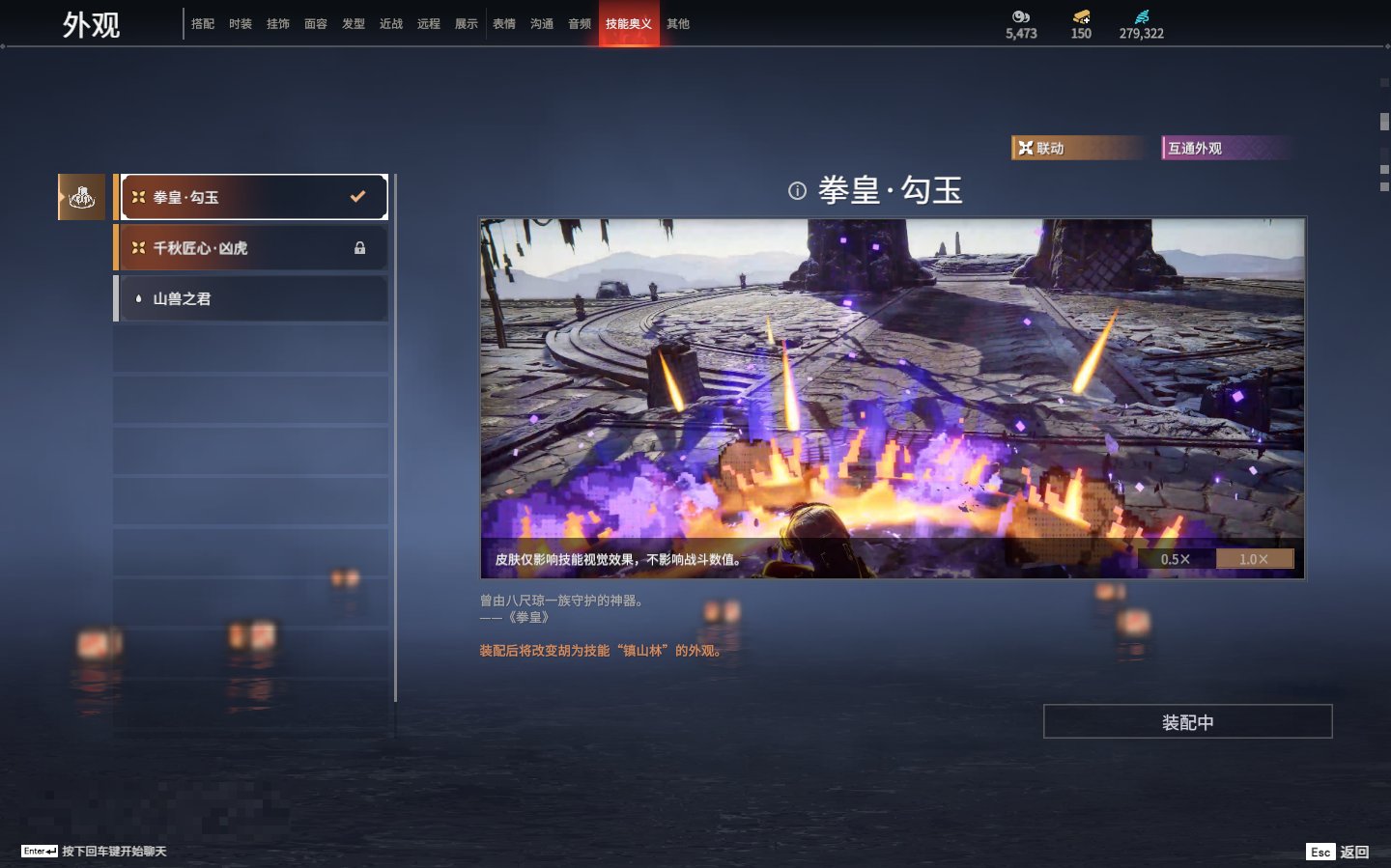Click the 技能奥义 tab

tap(629, 24)
